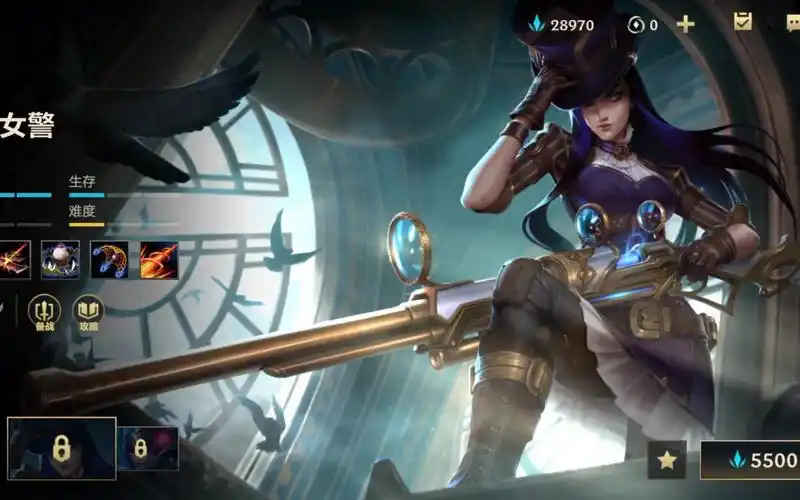Screen dimensions: 800x500
Task: Click the plus button to add currency
Action: point(685,24)
